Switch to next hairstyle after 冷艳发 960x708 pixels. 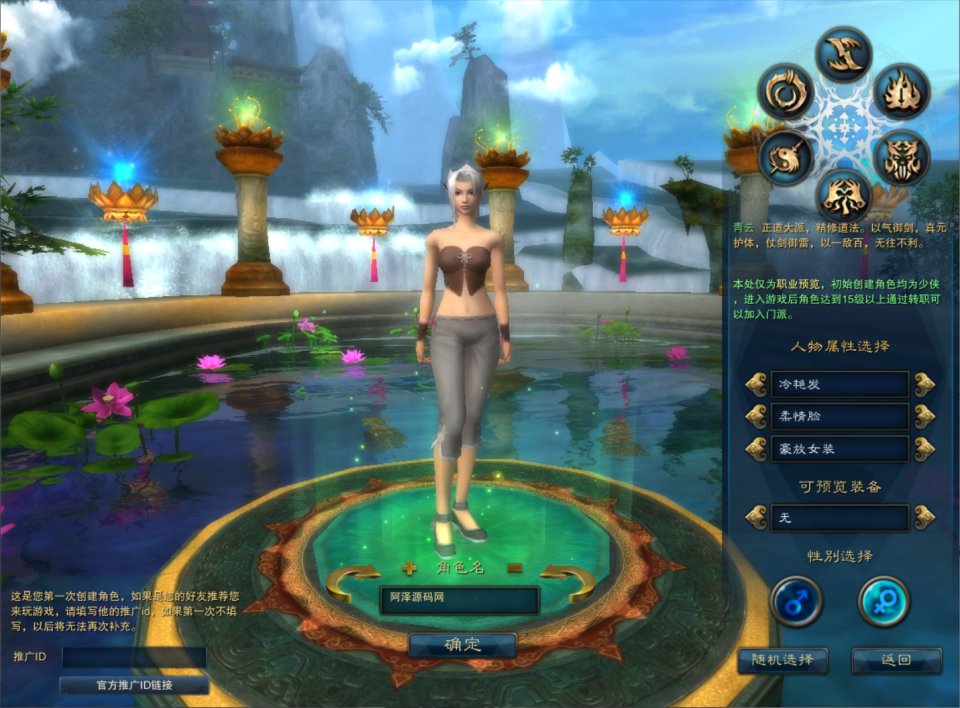924,384
